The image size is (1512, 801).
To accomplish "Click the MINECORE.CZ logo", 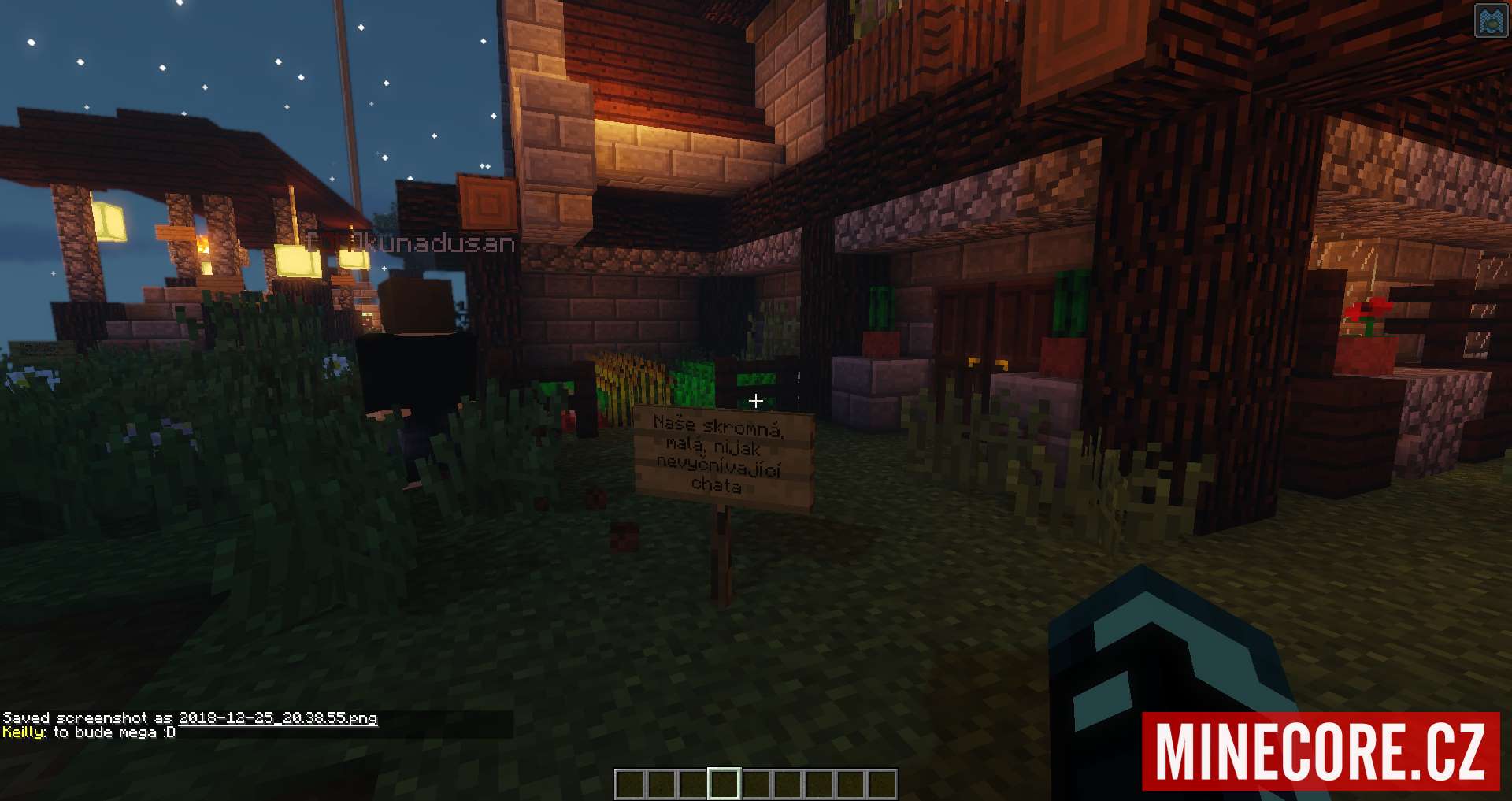I will 1321,751.
